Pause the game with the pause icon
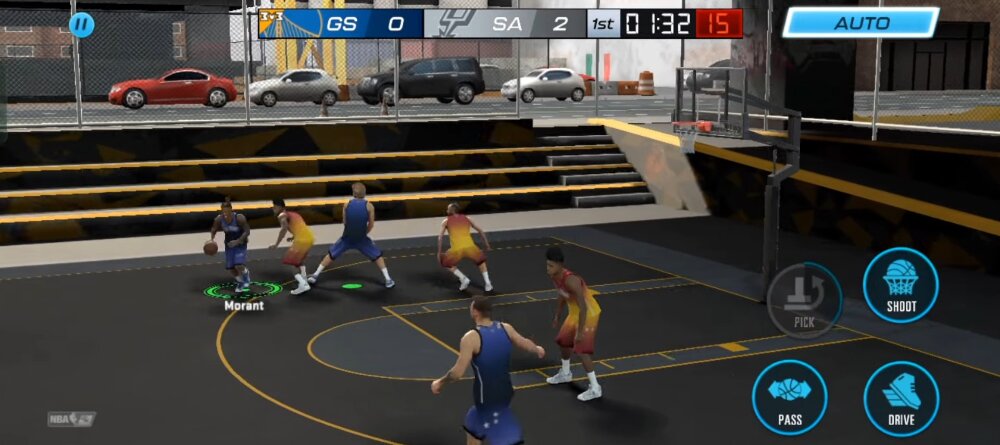Viewport: 1000px width, 445px height. pyautogui.click(x=82, y=24)
